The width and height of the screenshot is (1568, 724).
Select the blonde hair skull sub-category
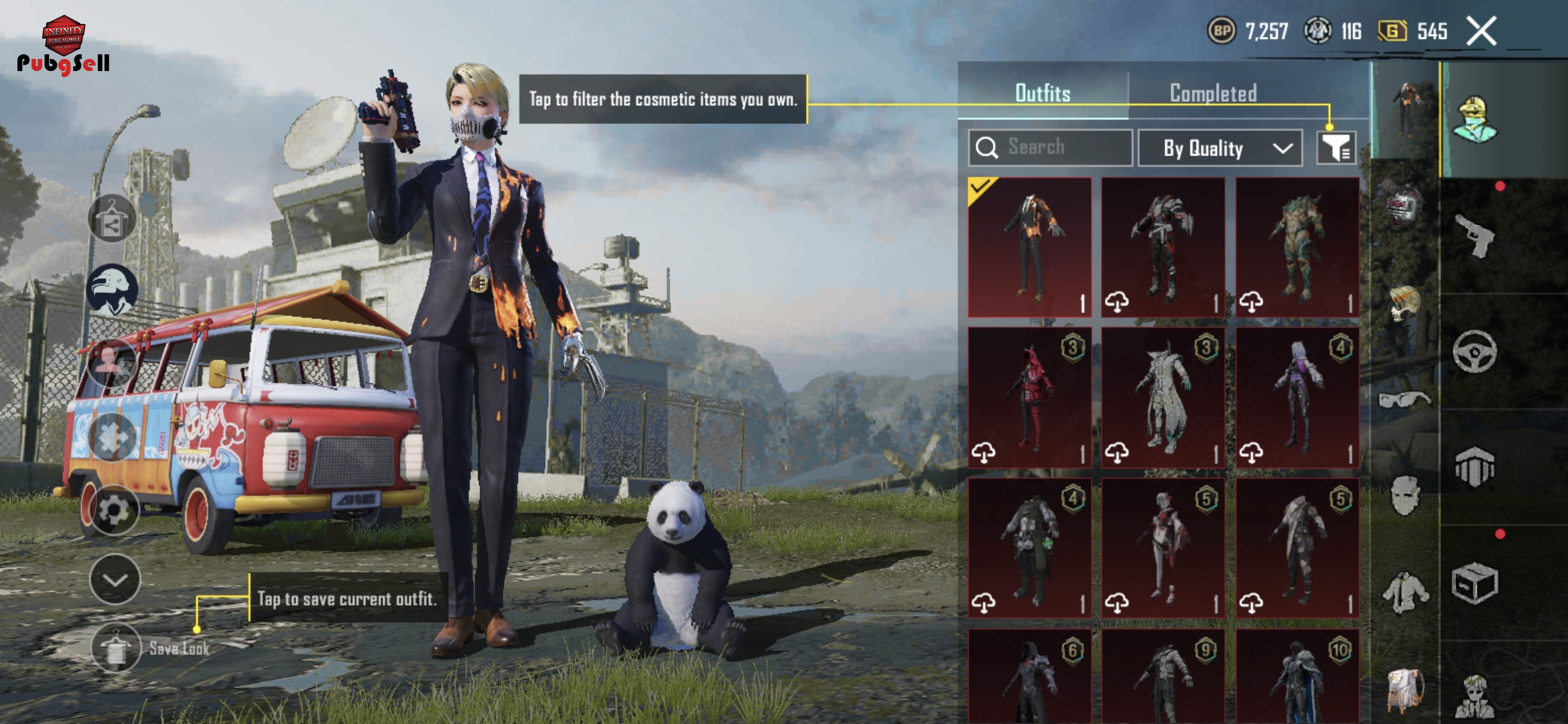point(1404,303)
